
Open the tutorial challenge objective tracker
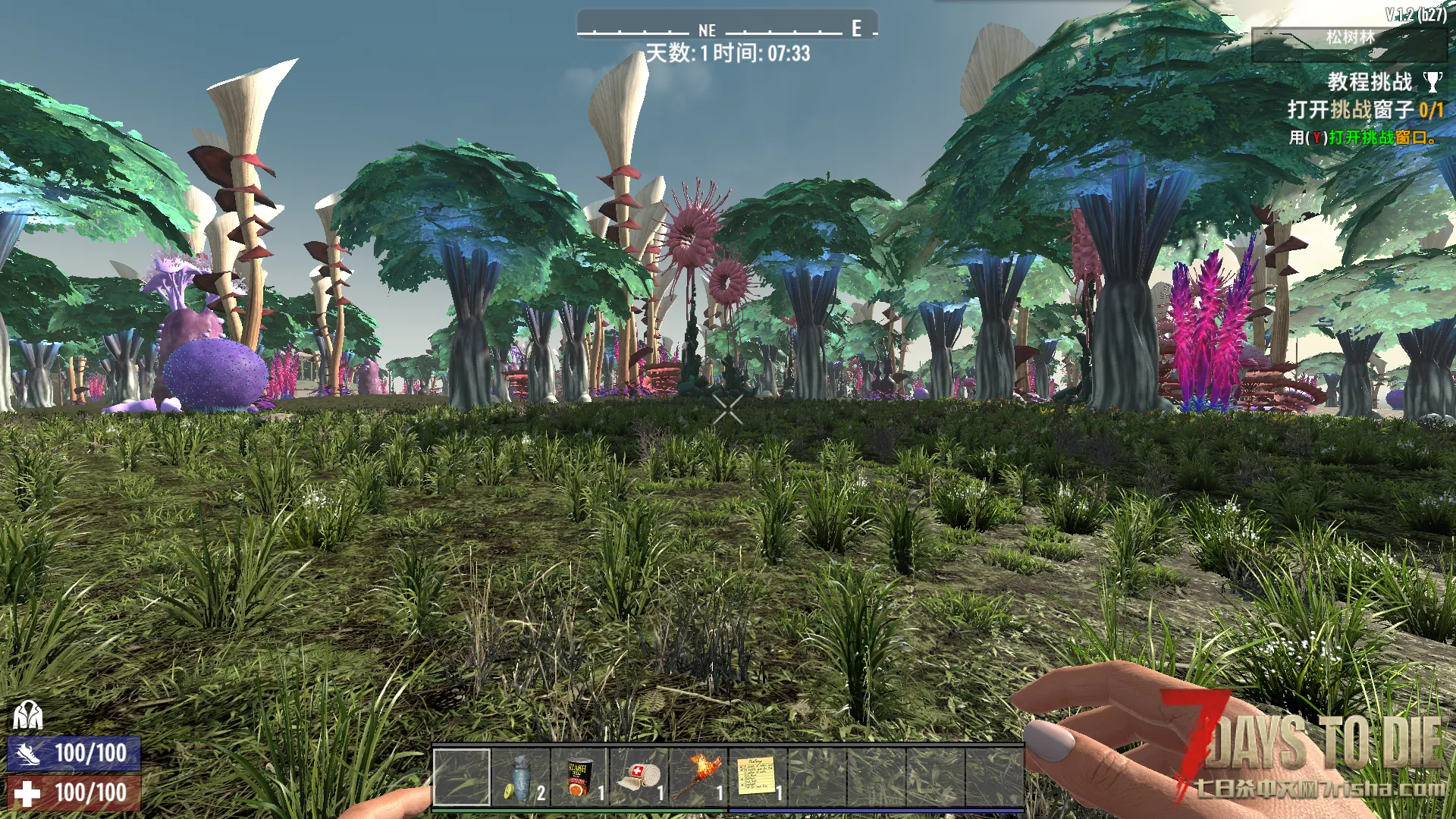[x=1364, y=110]
